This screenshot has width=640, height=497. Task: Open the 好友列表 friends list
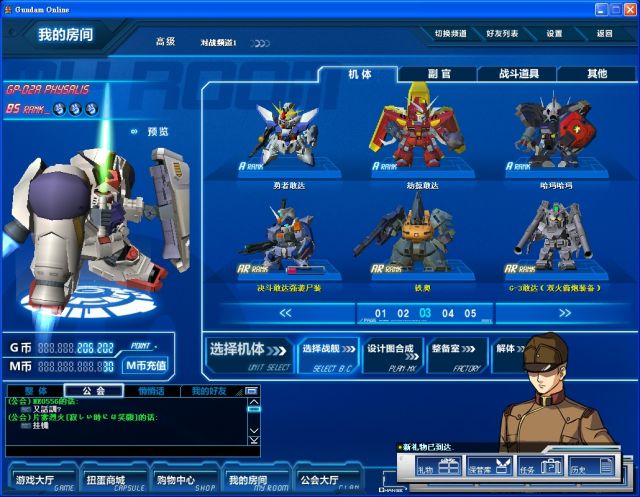[x=502, y=34]
